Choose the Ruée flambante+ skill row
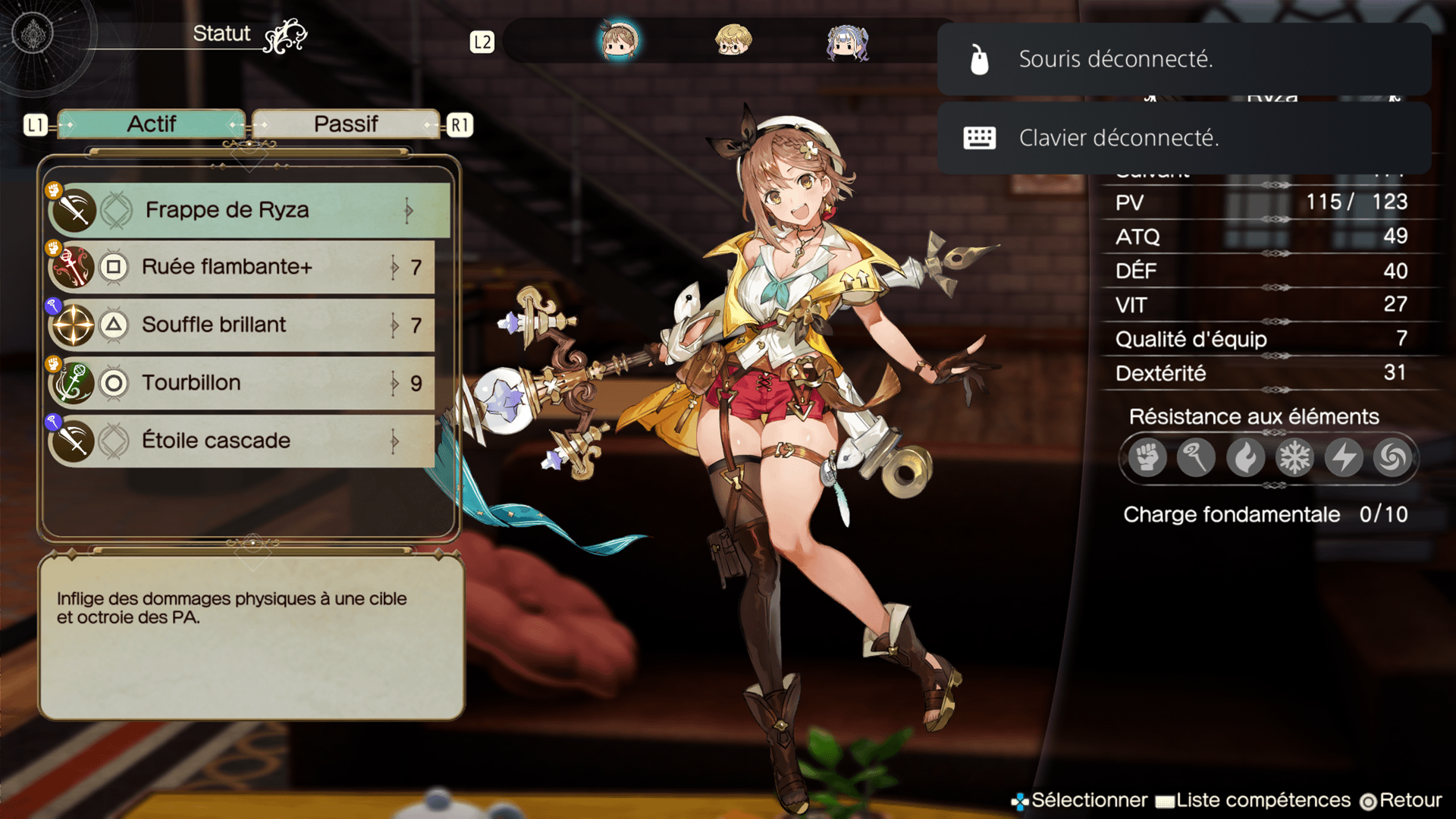1456x819 pixels. pos(243,267)
